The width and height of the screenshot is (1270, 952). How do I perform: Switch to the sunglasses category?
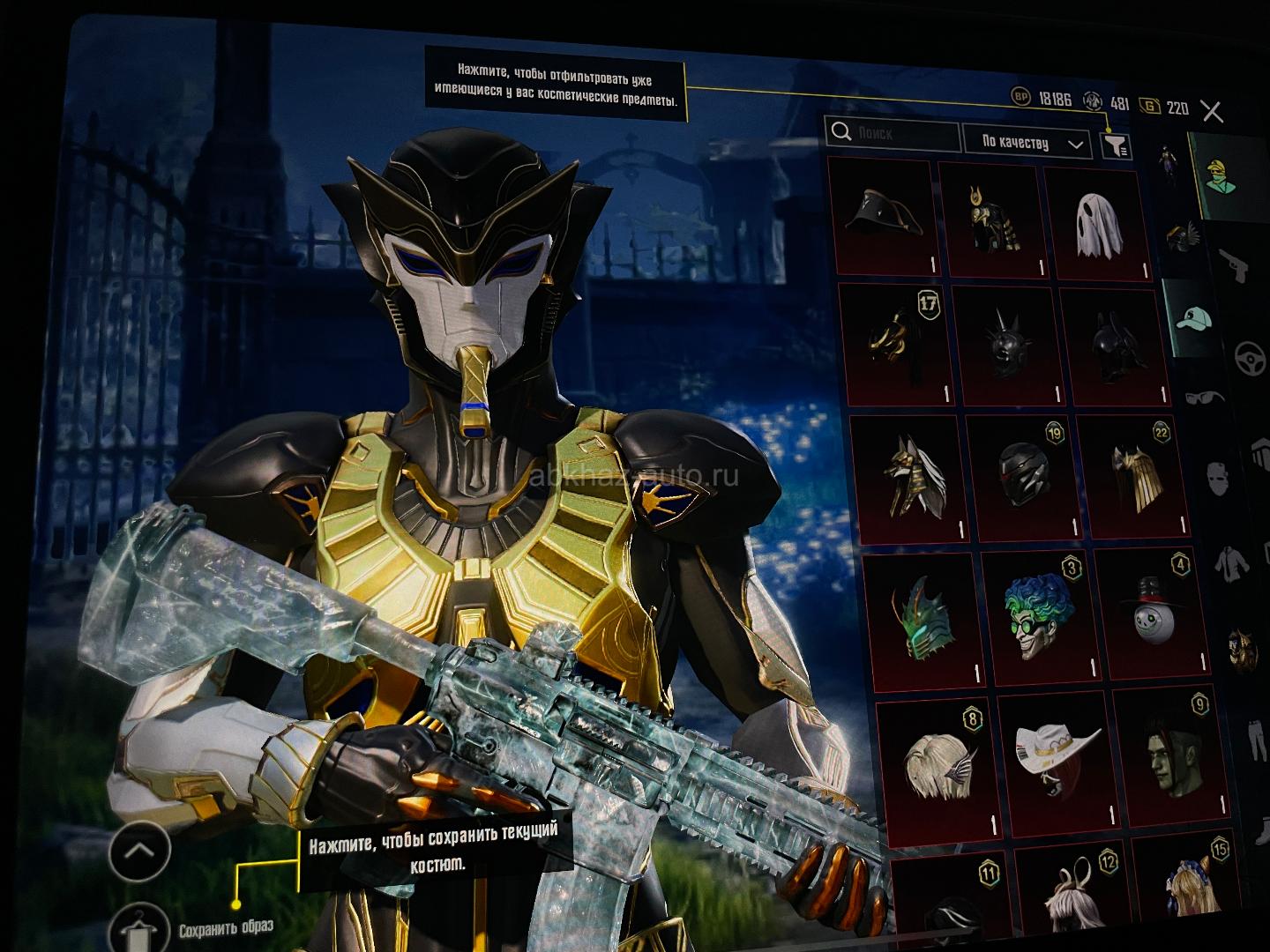[1203, 398]
